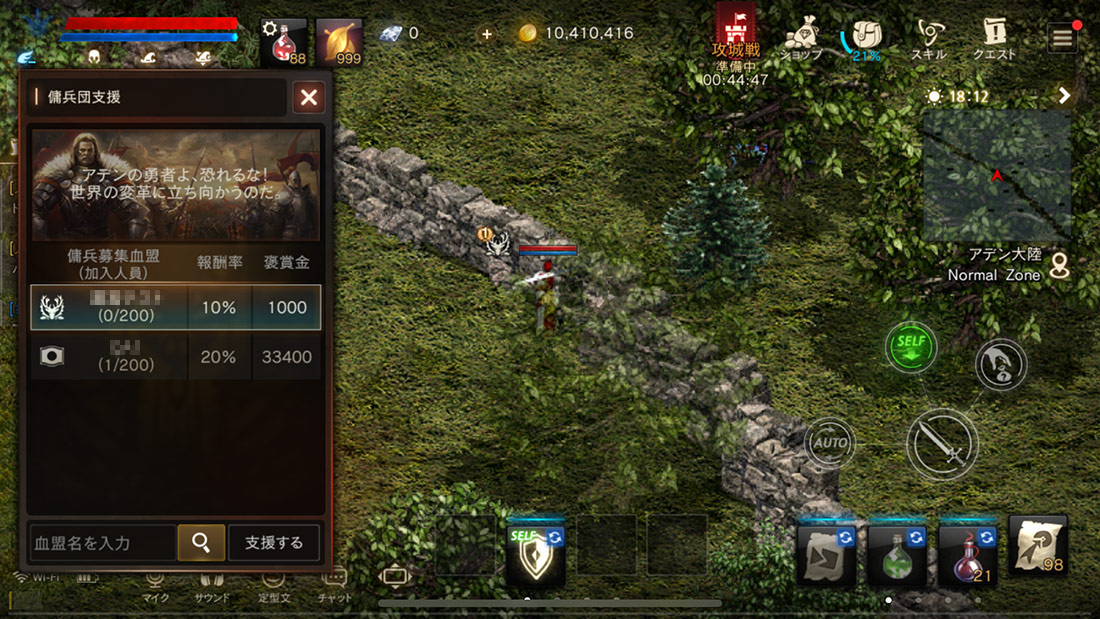Open the ショップ shop
1100x619 pixels.
800,38
